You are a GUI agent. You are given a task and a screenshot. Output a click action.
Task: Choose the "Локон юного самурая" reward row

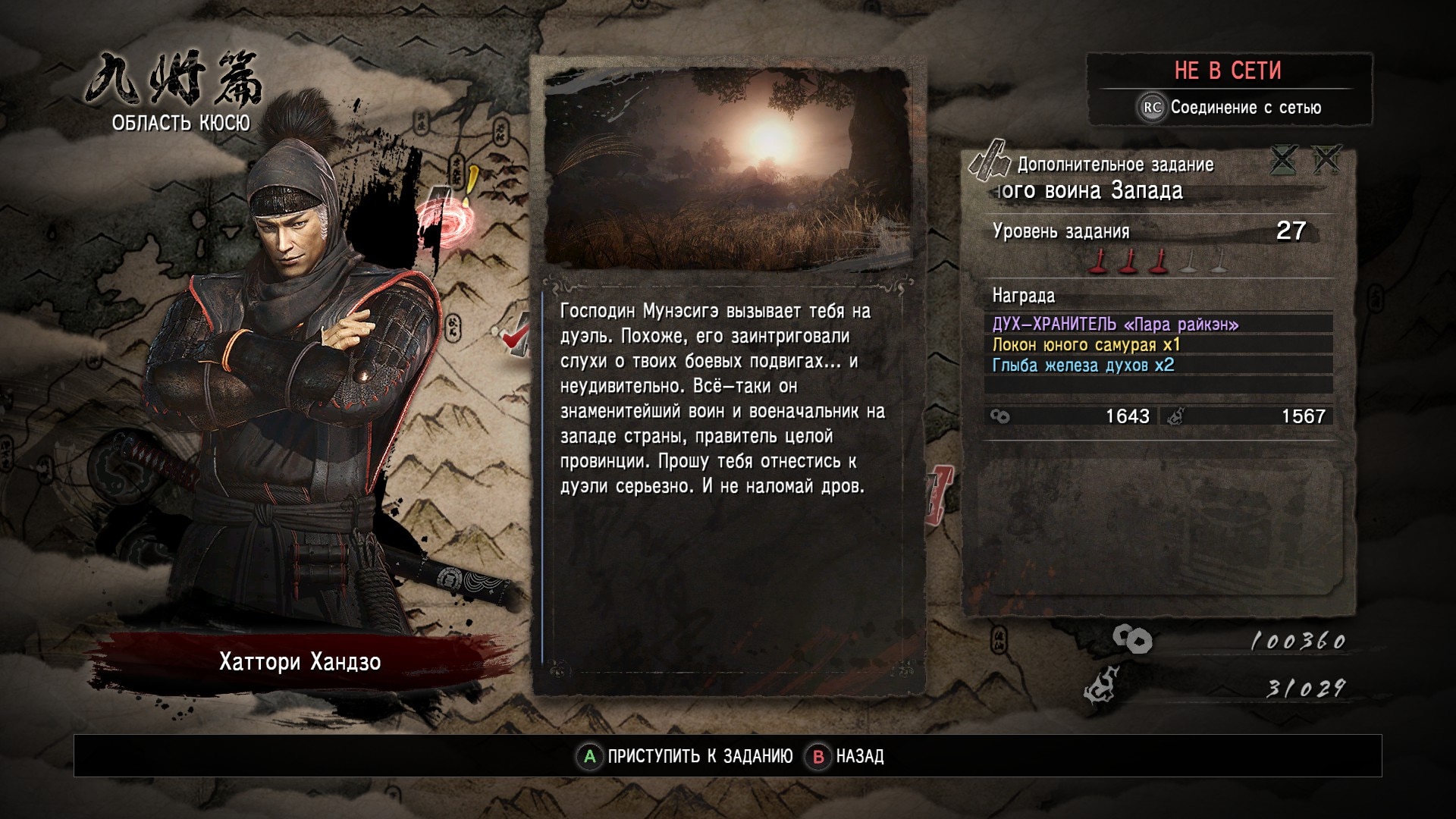tap(1158, 345)
